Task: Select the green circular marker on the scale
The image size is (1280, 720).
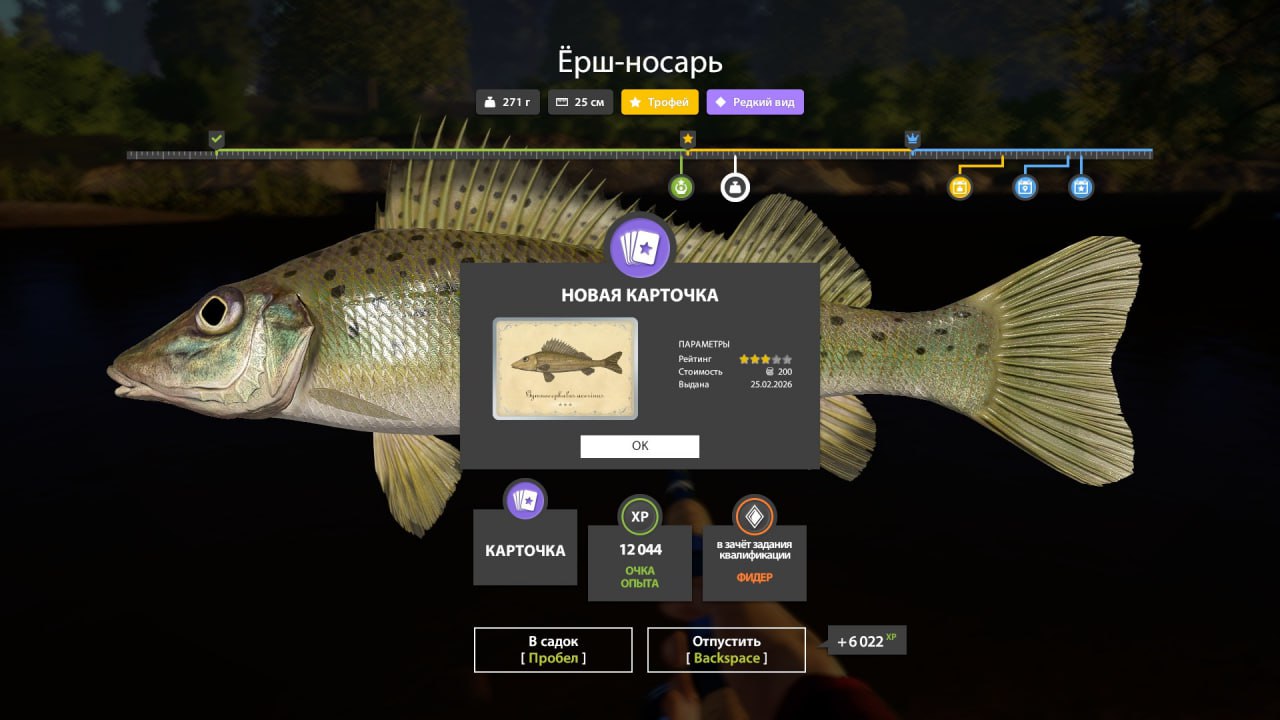Action: 681,187
